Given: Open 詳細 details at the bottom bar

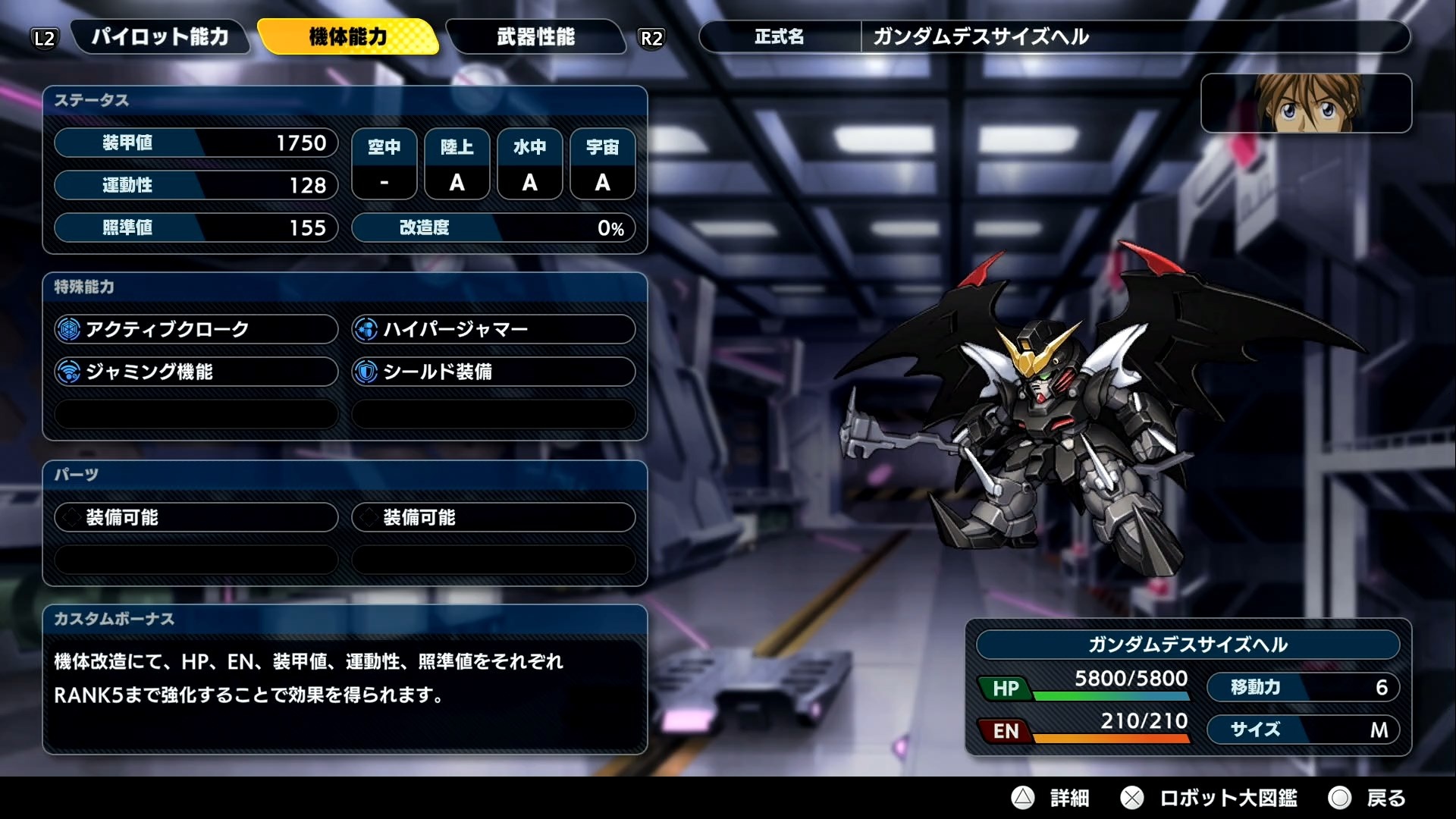Looking at the screenshot, I should pyautogui.click(x=1053, y=798).
